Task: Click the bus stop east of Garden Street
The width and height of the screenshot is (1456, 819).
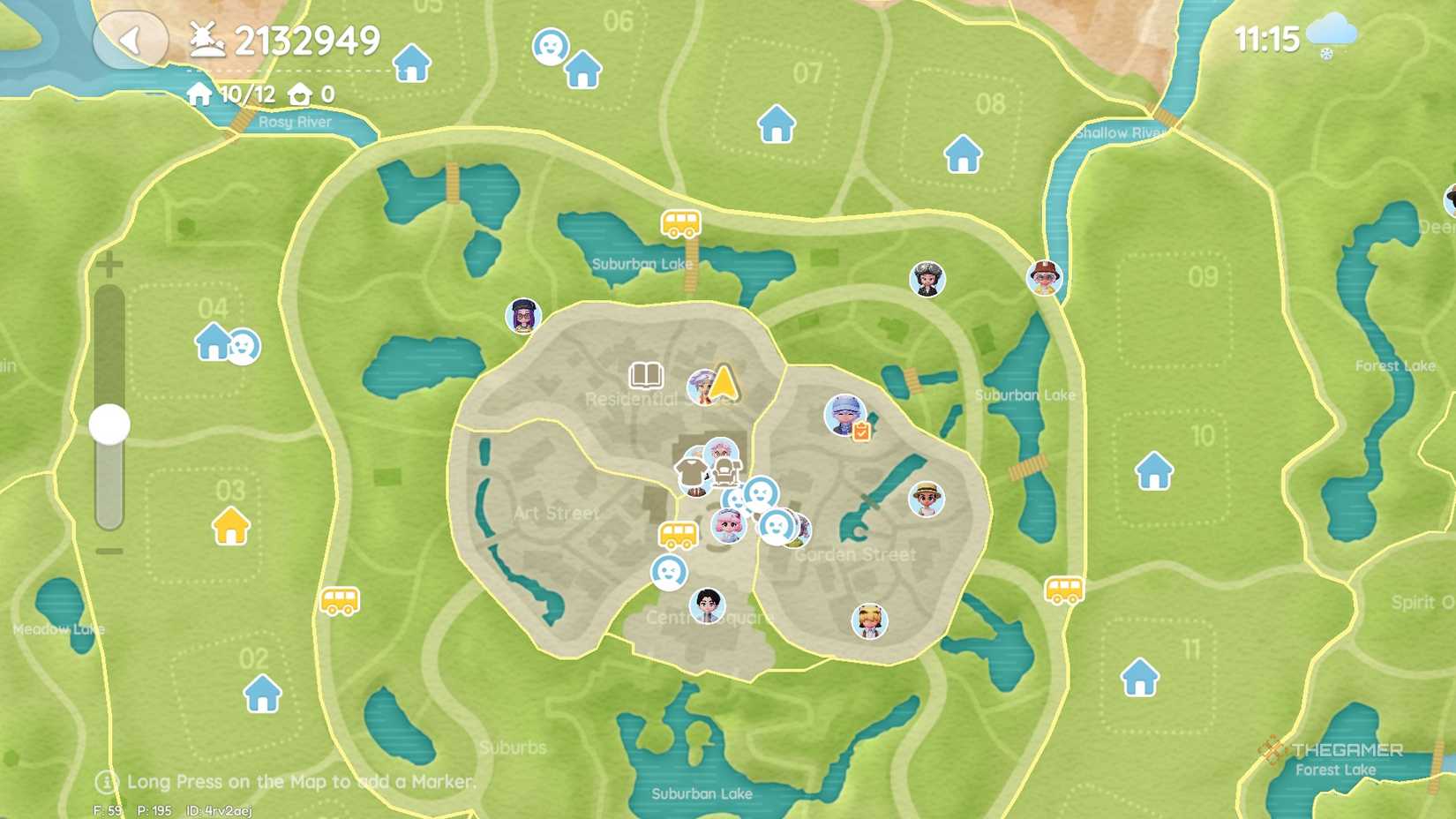Action: pyautogui.click(x=1063, y=591)
